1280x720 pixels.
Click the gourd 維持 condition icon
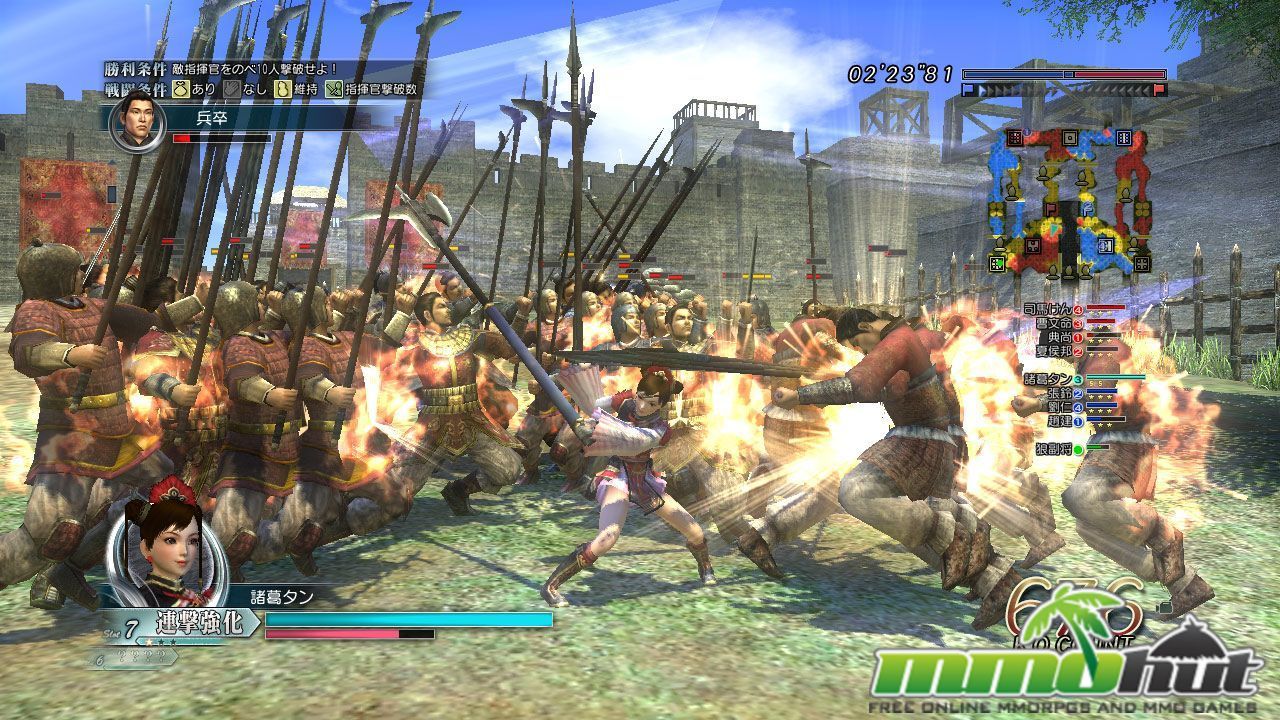282,89
